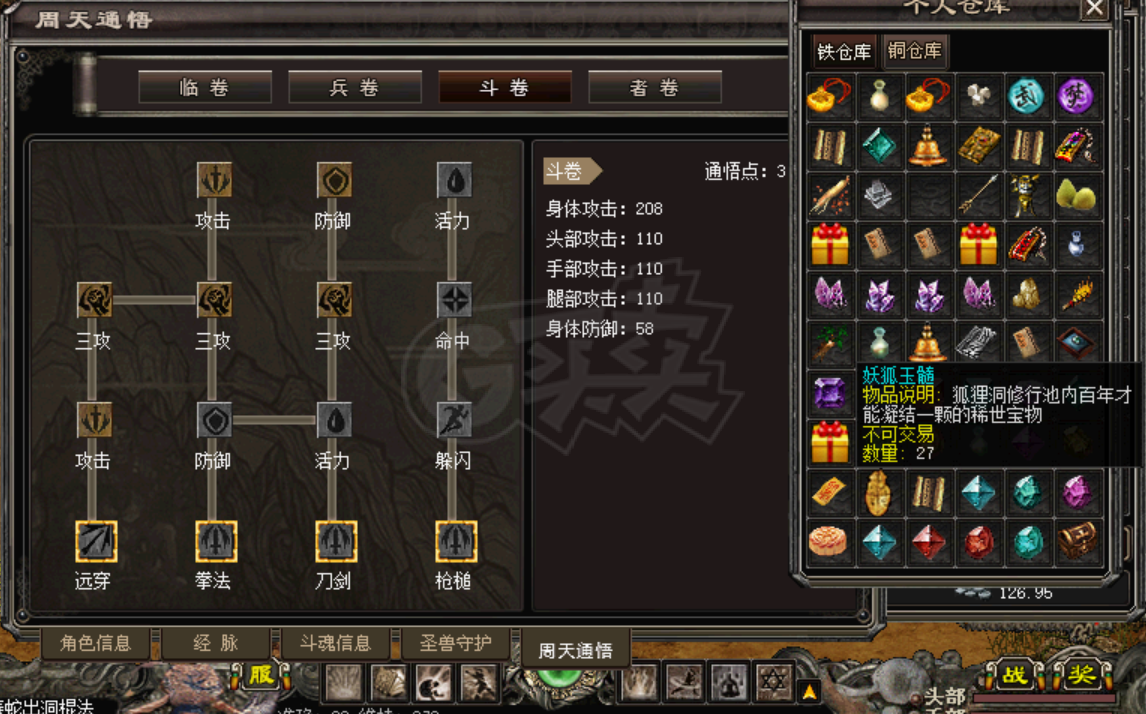
Task: Choose the 远穿 skill node
Action: [x=96, y=542]
